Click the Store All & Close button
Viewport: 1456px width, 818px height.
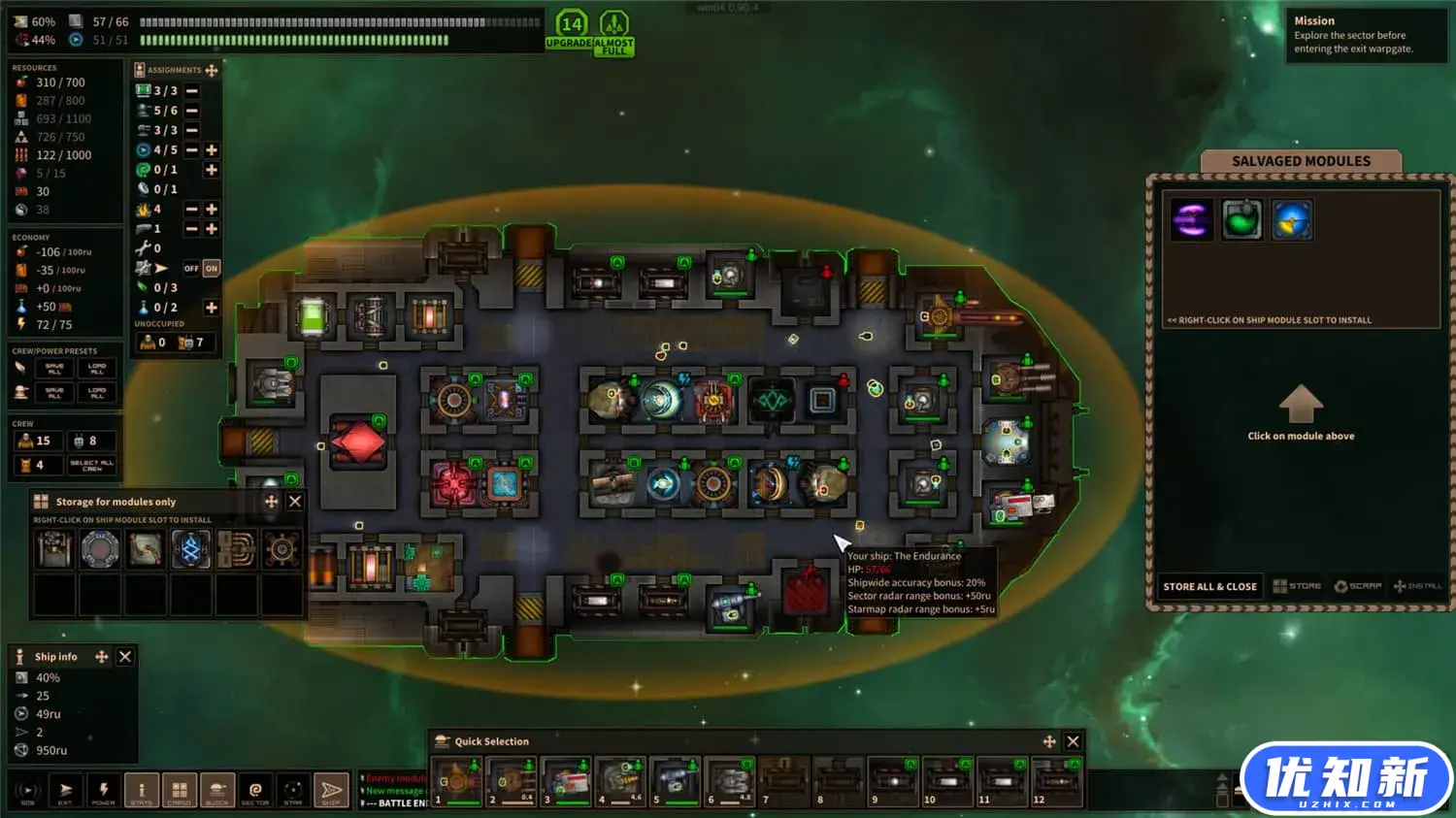coord(1209,586)
